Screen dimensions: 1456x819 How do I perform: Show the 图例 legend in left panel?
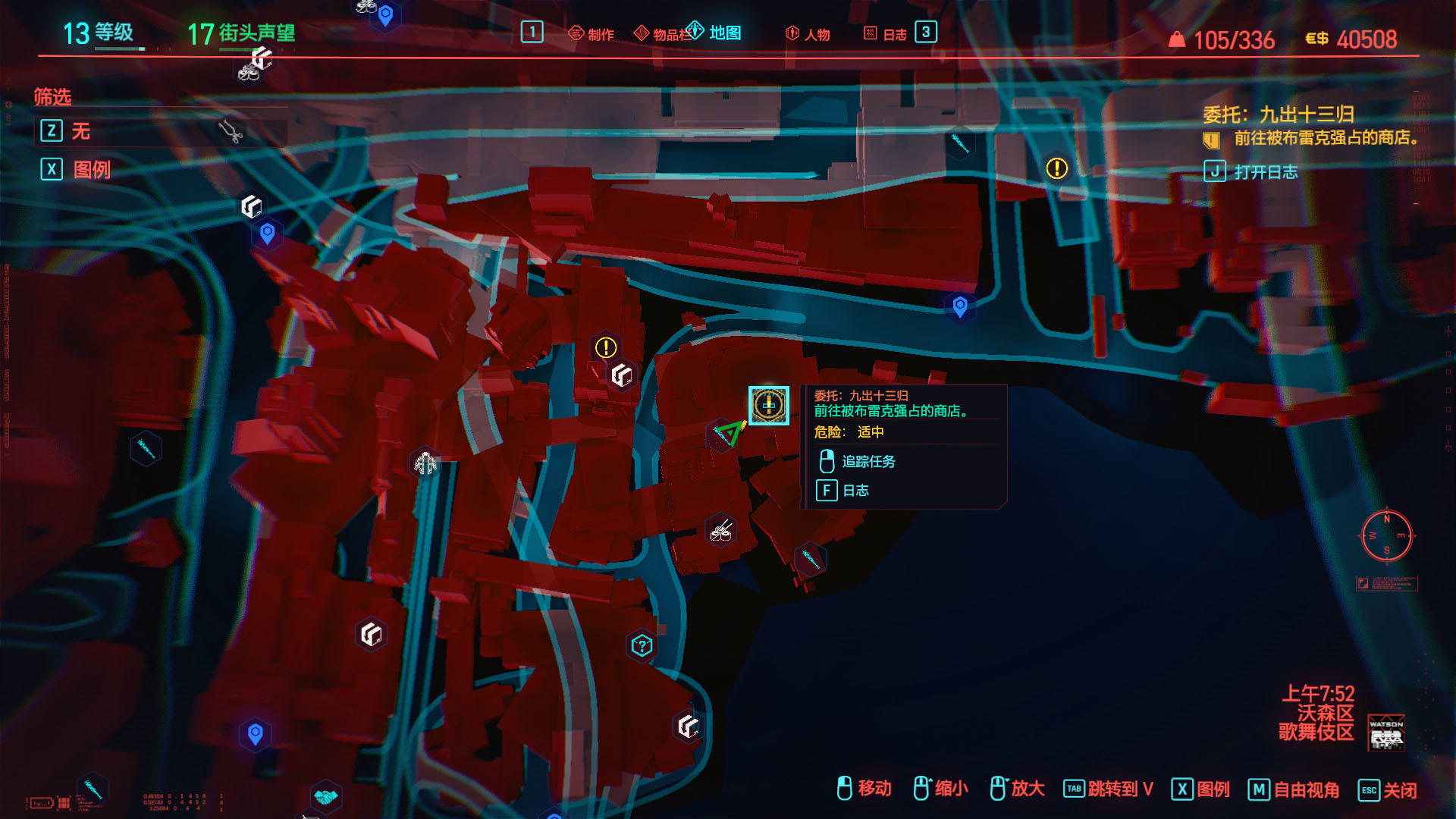click(x=91, y=169)
